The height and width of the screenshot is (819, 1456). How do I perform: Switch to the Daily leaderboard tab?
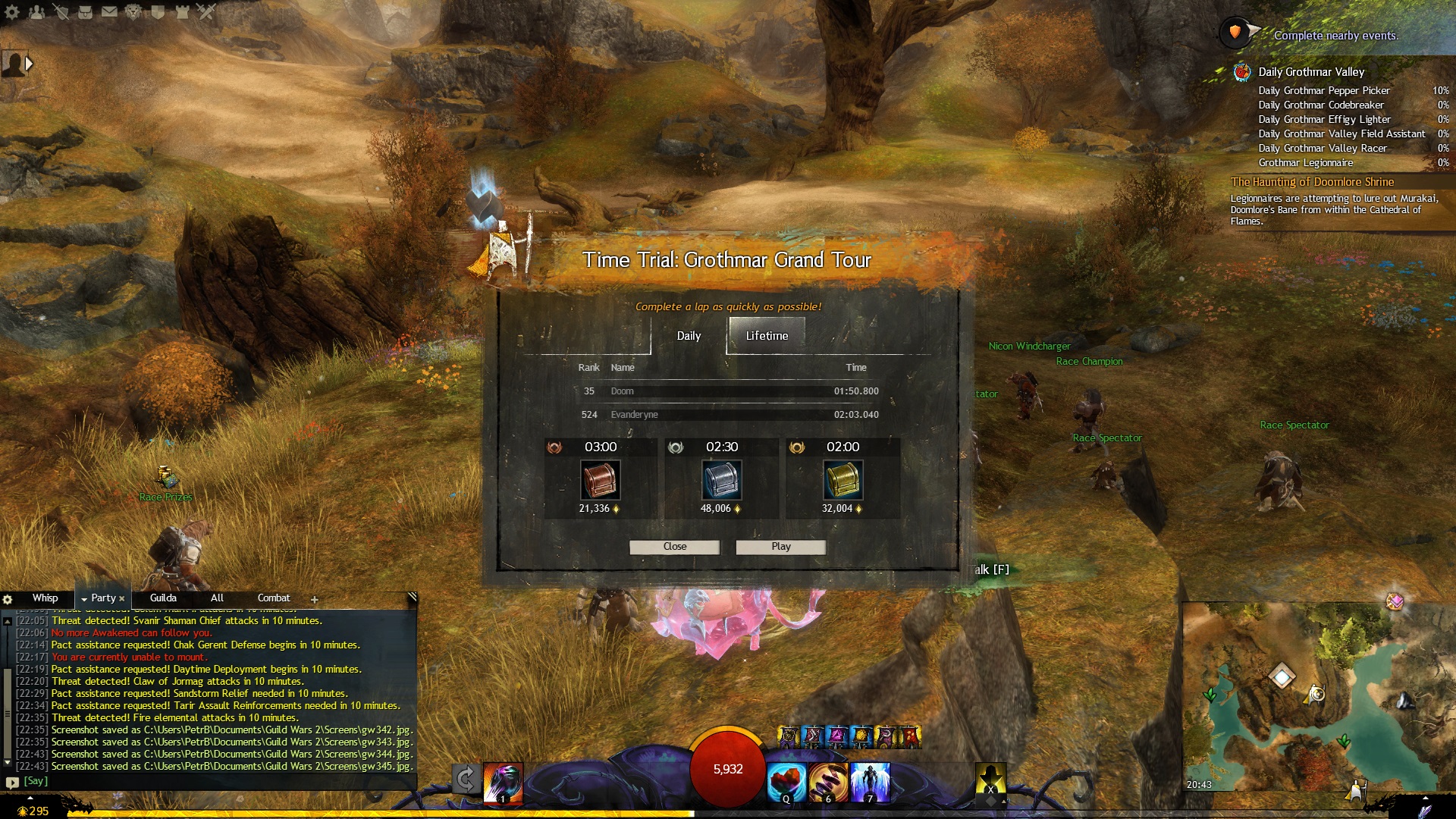pyautogui.click(x=689, y=336)
